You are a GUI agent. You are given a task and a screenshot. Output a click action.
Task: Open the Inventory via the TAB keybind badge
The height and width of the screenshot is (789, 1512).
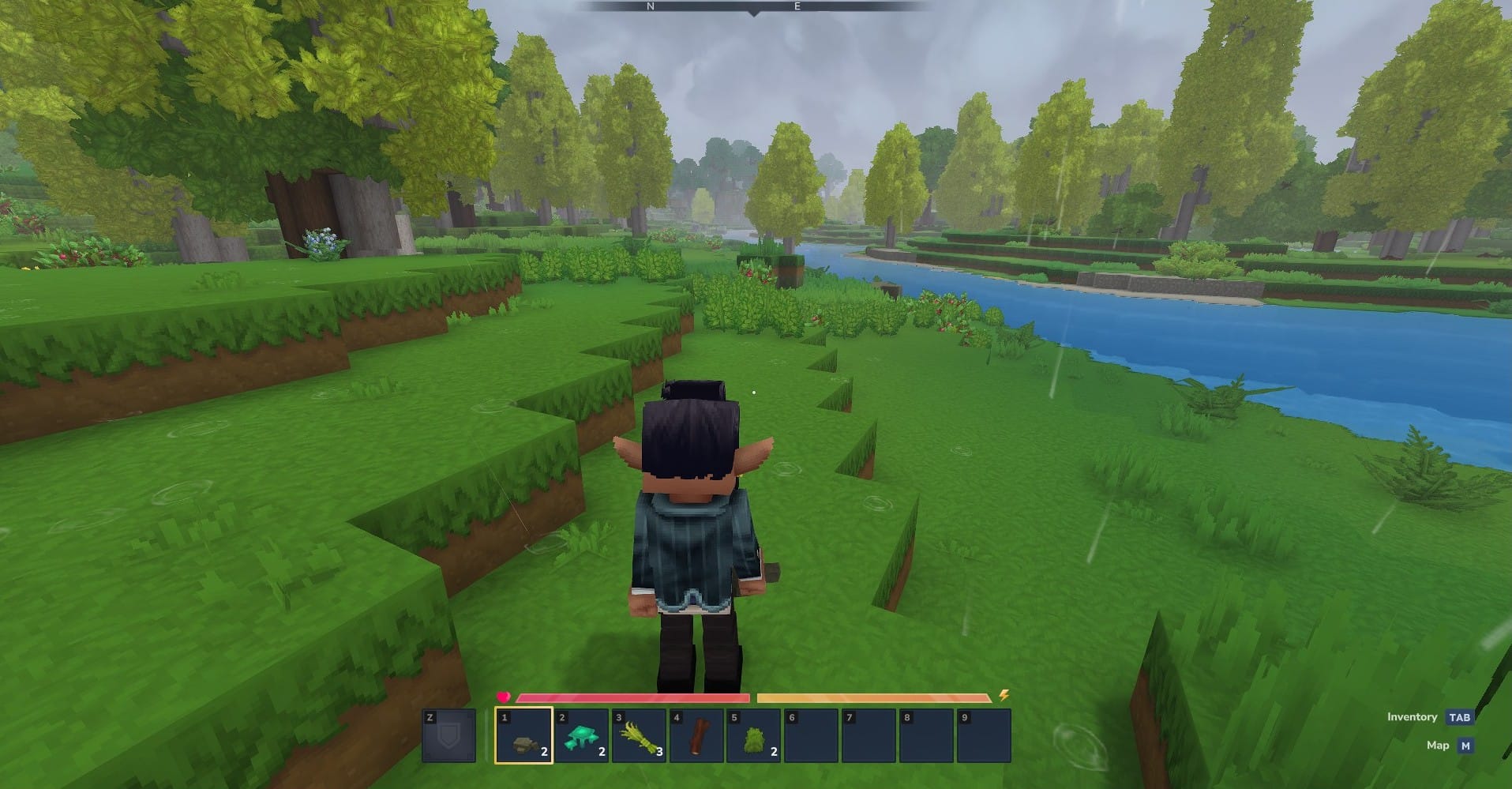[x=1461, y=717]
